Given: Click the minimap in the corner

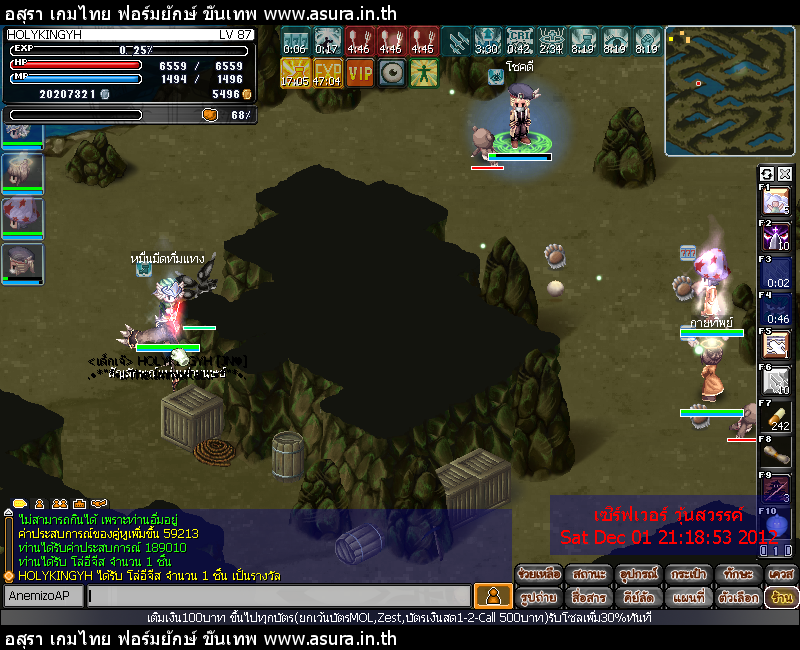Looking at the screenshot, I should (x=729, y=91).
